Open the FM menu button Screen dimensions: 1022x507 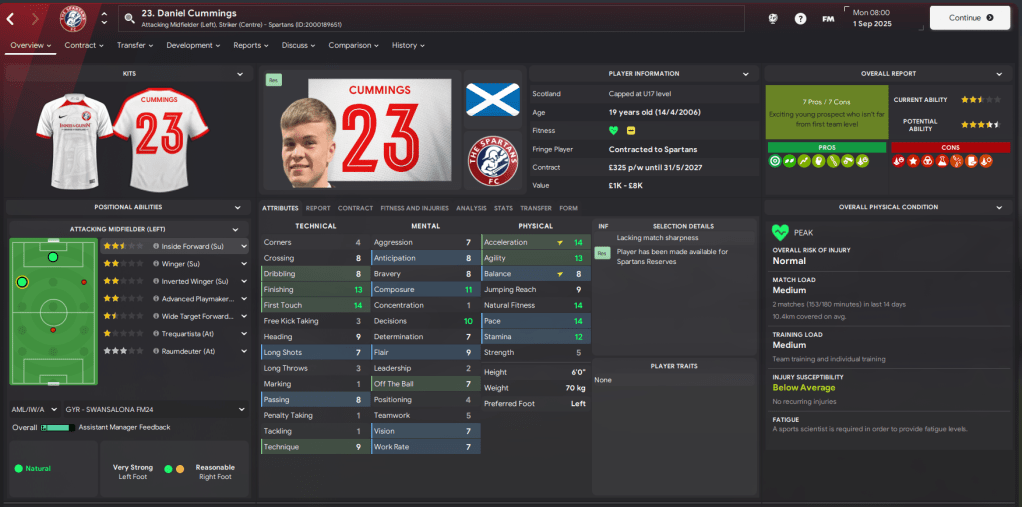(828, 18)
